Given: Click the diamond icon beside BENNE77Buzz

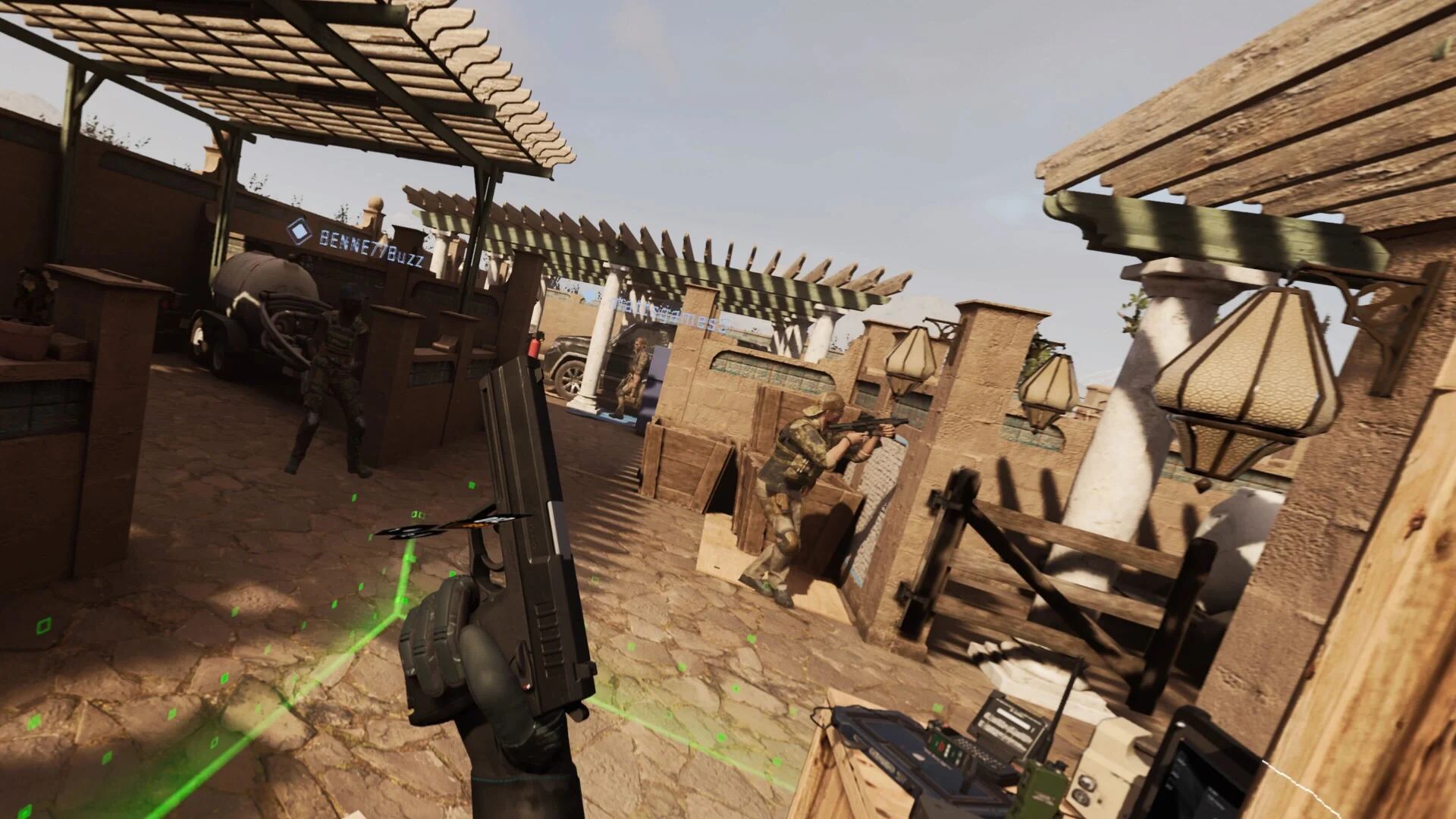Looking at the screenshot, I should click(x=300, y=231).
